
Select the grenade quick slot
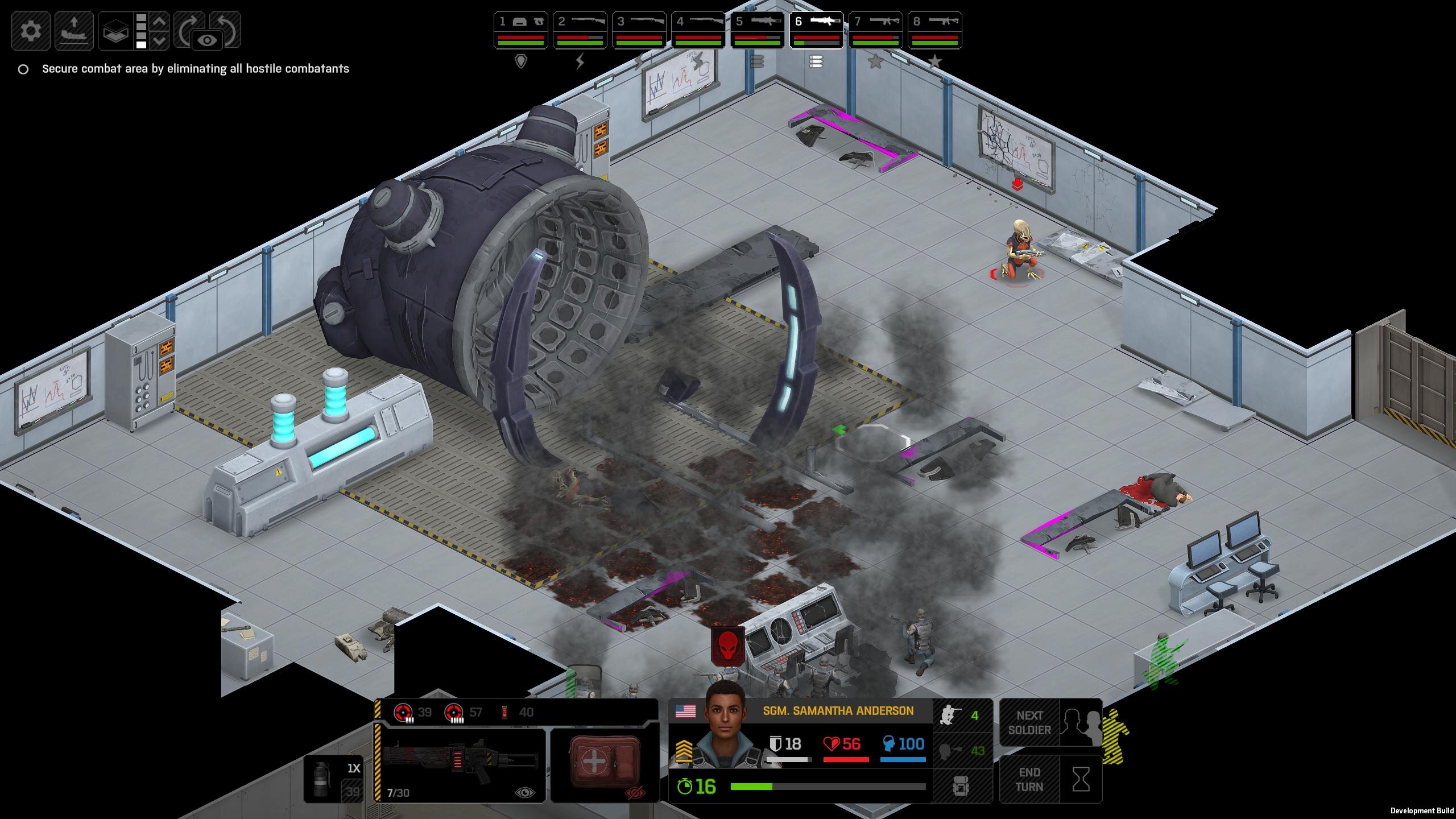pyautogui.click(x=333, y=778)
